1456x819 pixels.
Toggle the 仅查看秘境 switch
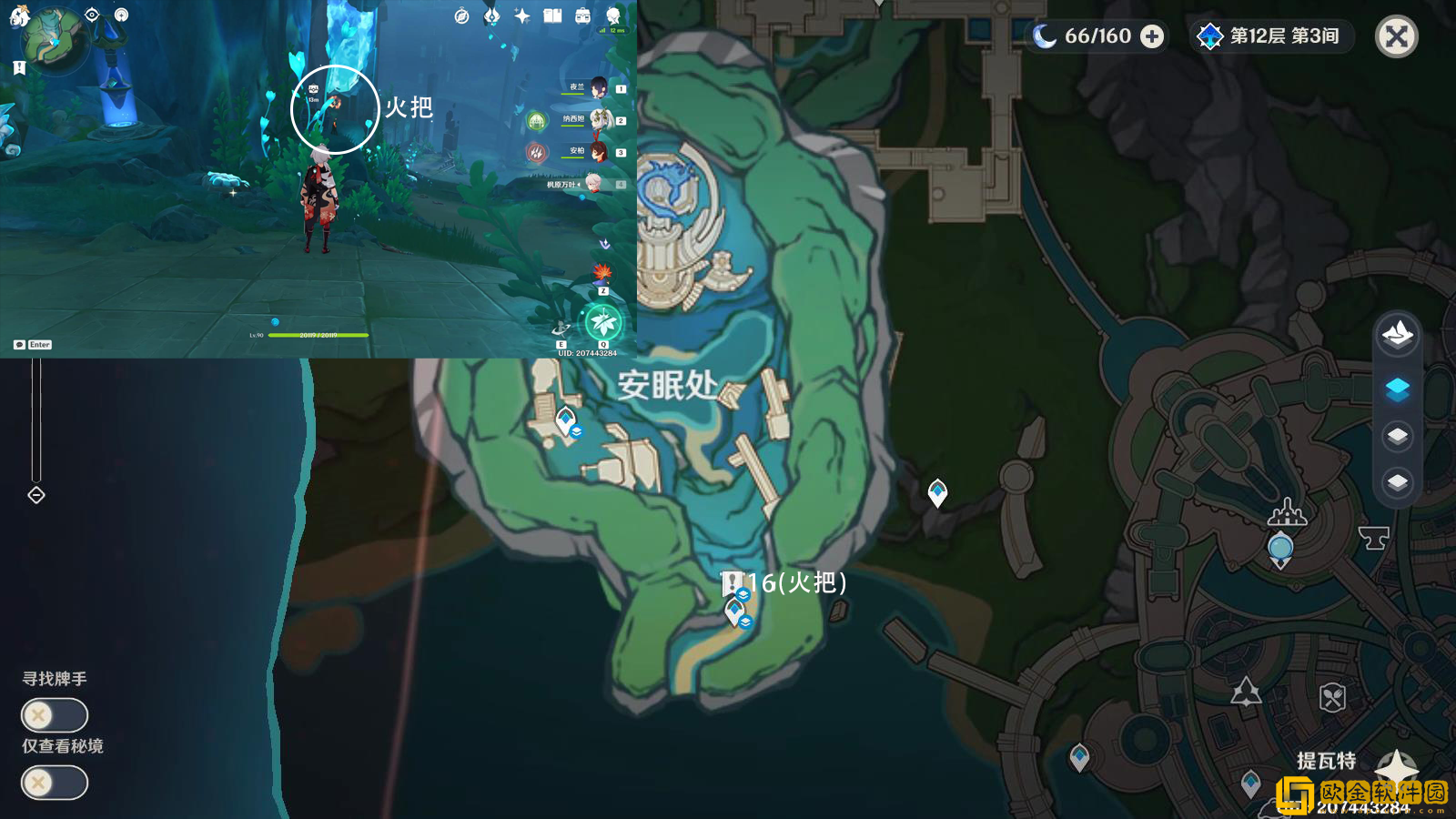tap(55, 783)
